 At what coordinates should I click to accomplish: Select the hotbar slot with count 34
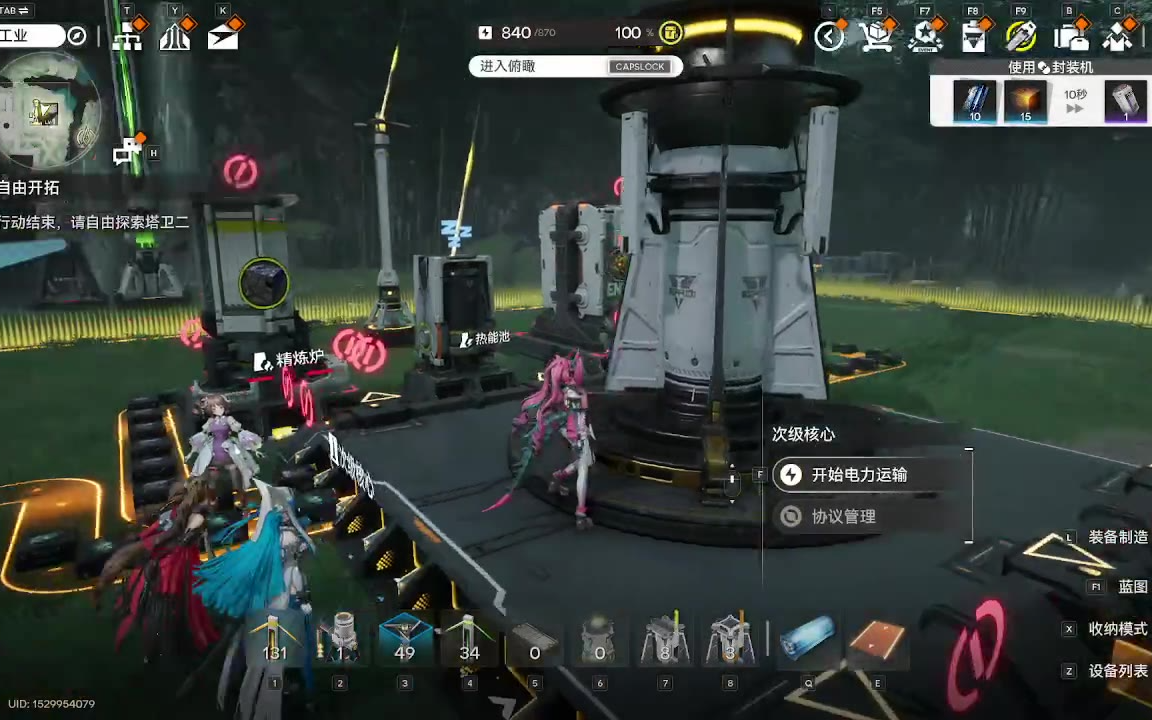[469, 640]
